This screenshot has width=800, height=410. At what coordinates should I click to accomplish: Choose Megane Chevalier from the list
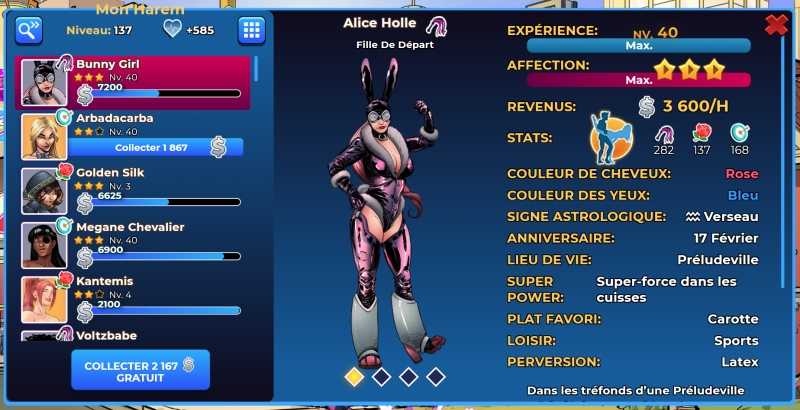(x=135, y=244)
